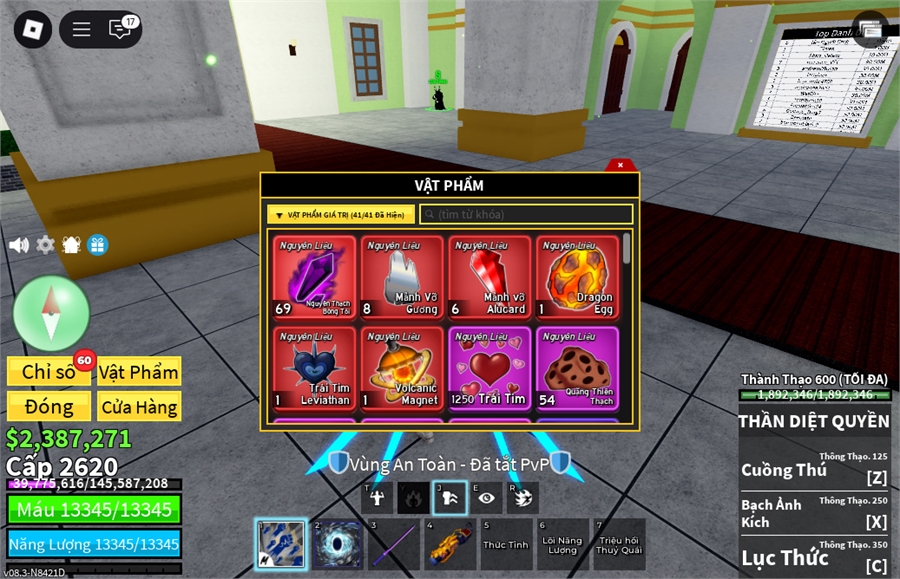Open the Cửa Hàng shop

[139, 407]
